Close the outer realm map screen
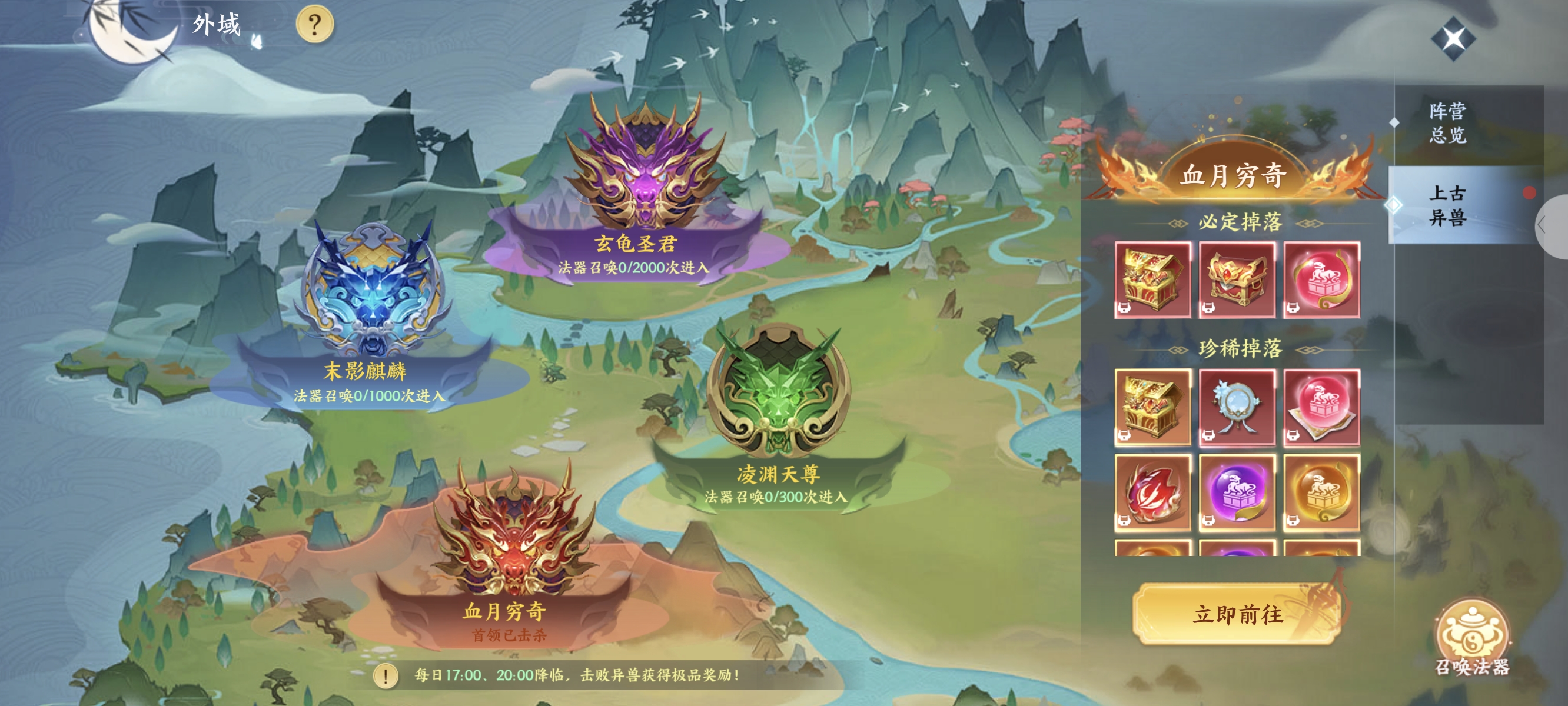 [1453, 39]
